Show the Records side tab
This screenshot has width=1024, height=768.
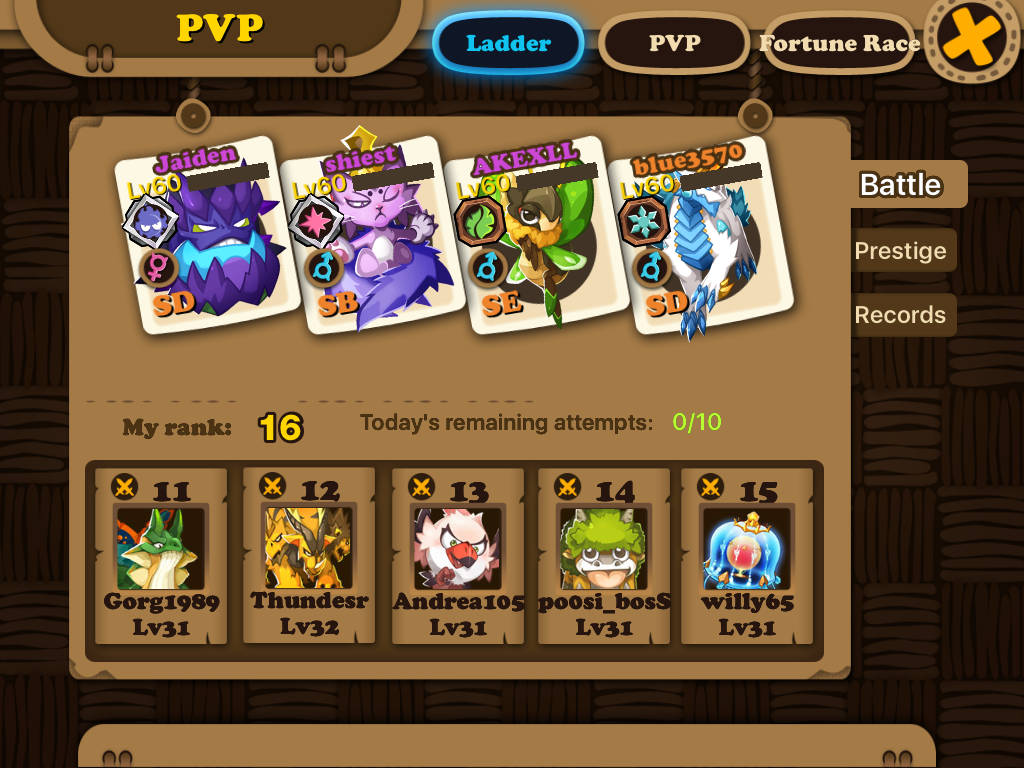(x=900, y=315)
